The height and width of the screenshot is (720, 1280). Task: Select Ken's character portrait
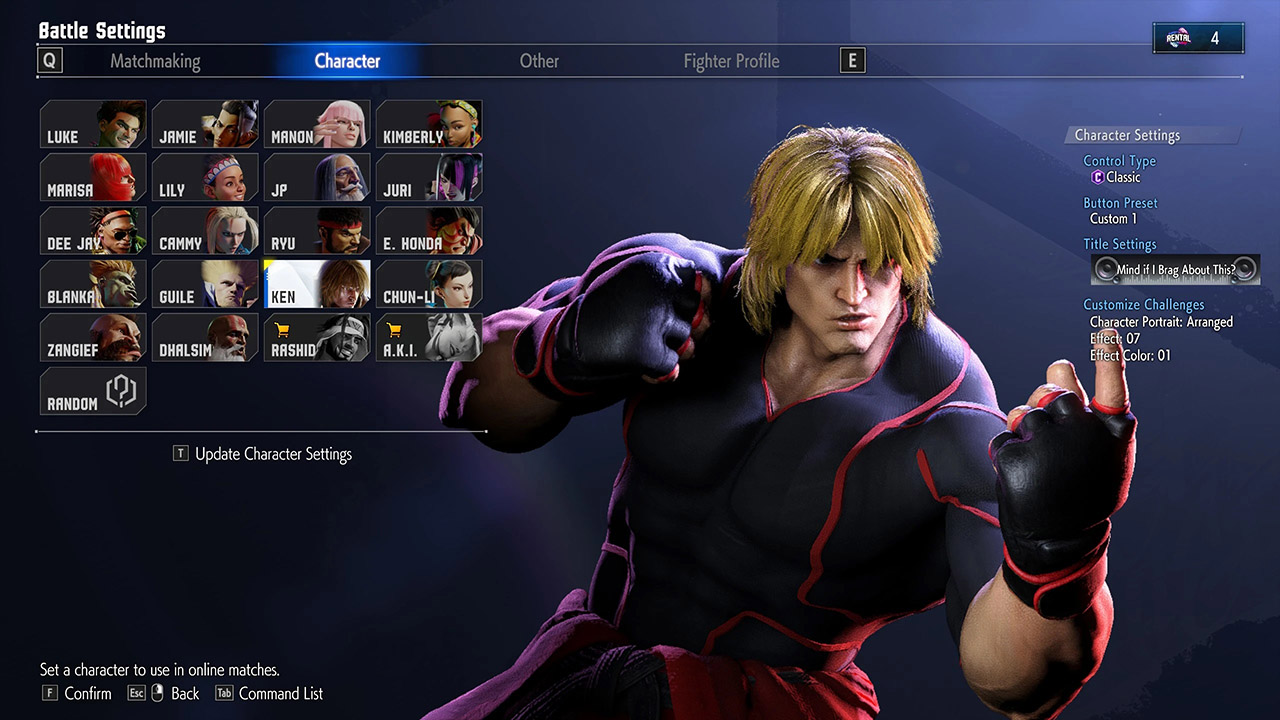point(317,284)
